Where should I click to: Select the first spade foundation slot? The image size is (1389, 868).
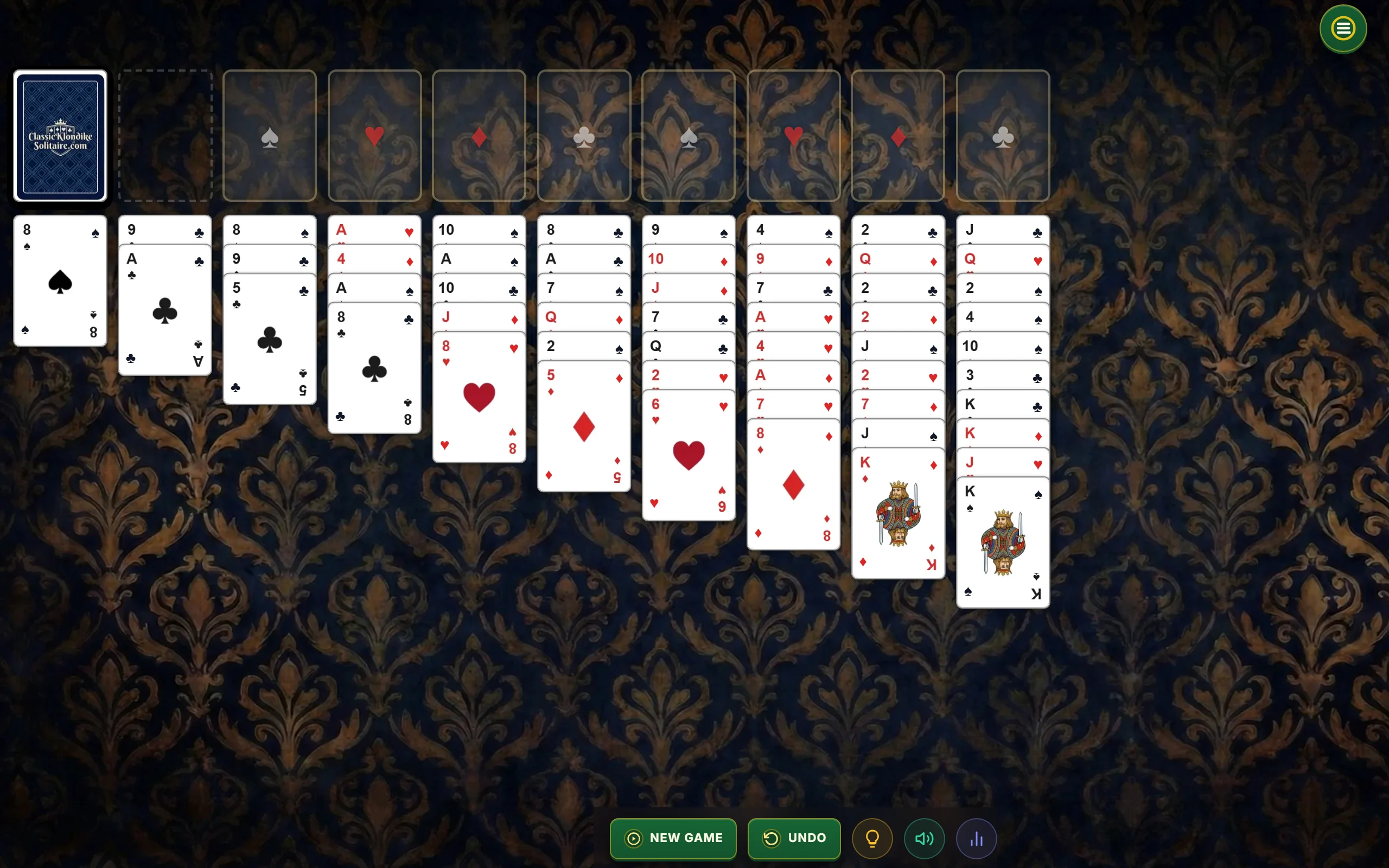(x=270, y=136)
